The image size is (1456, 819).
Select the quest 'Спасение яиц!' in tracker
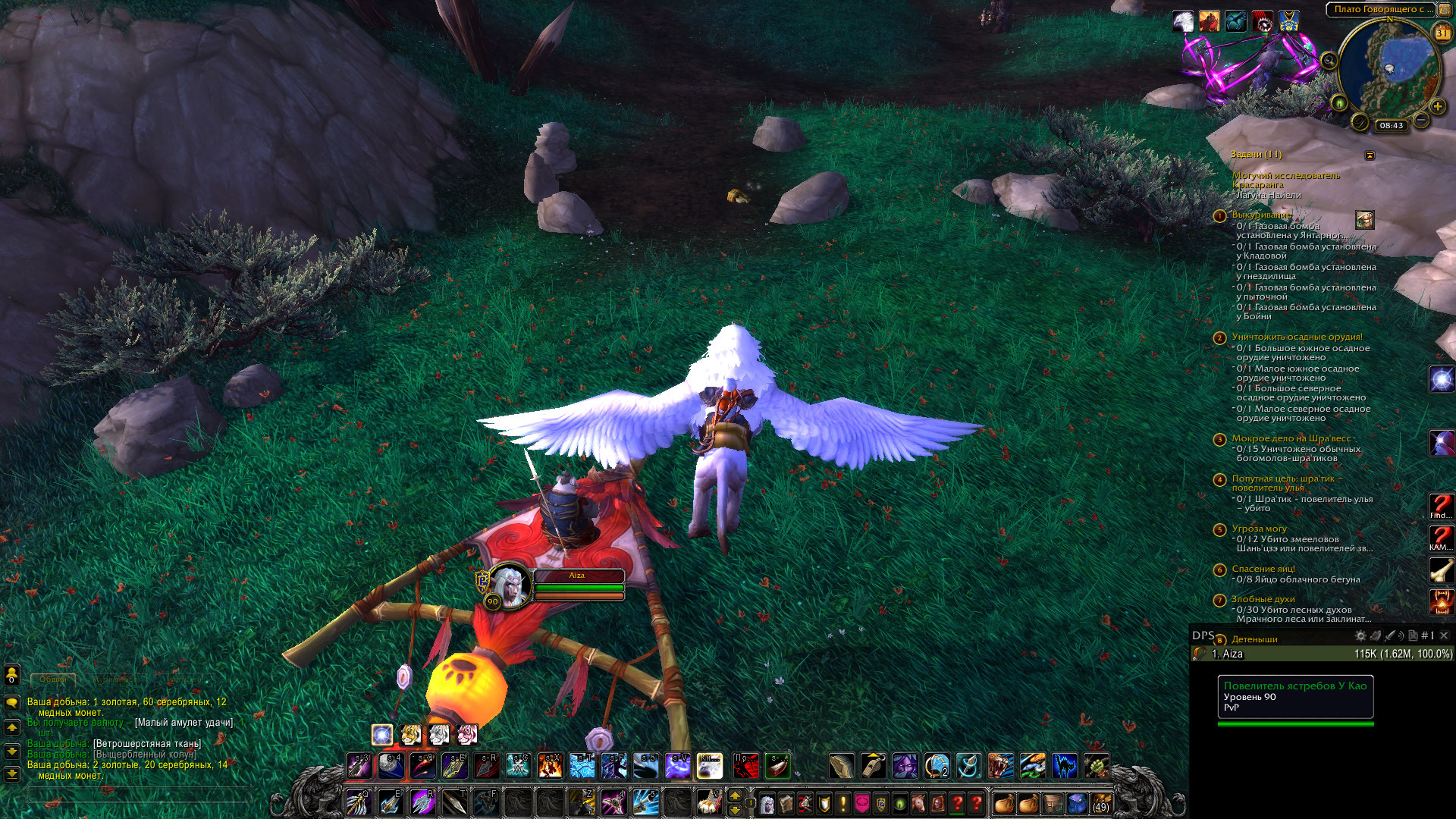point(1263,569)
